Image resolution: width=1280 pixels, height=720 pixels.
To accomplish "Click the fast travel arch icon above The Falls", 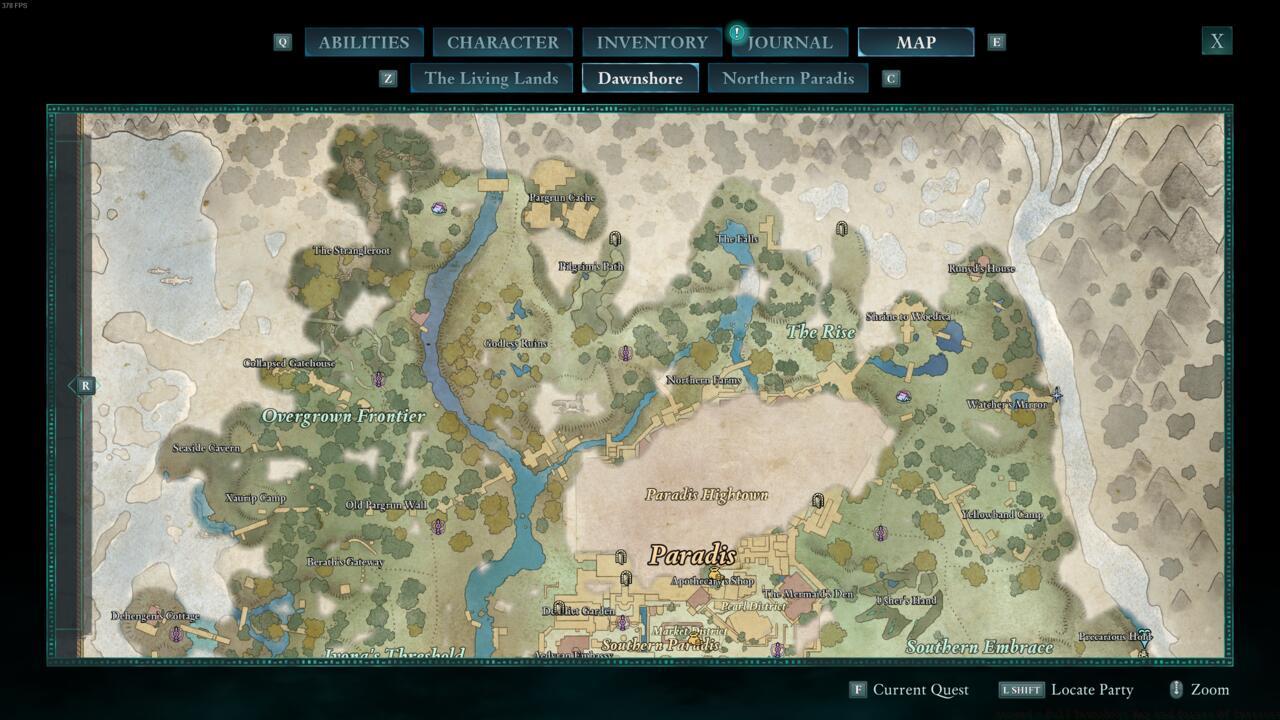I will tap(841, 229).
